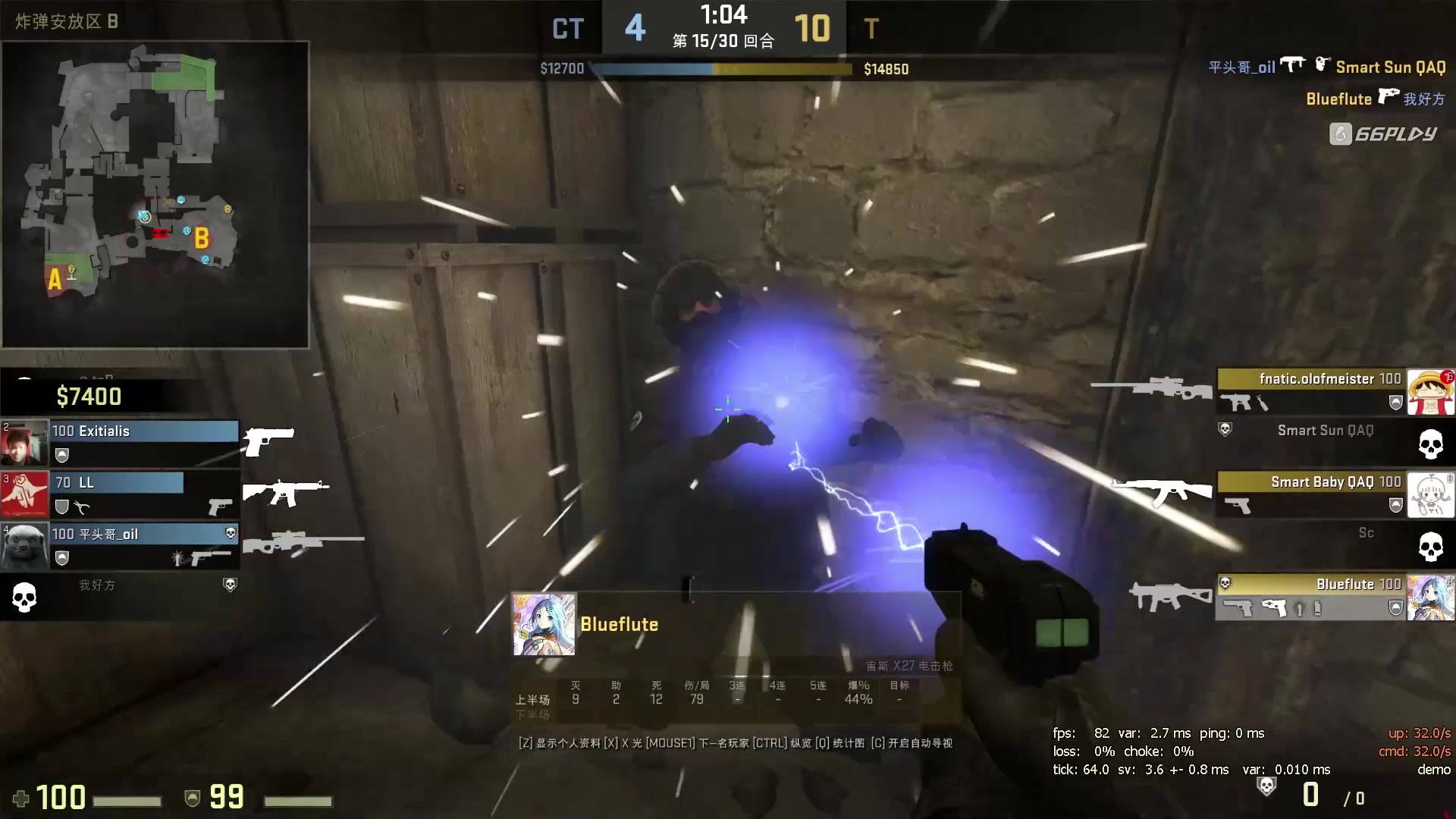Switch to the T team score tab
The height and width of the screenshot is (819, 1456).
[871, 29]
